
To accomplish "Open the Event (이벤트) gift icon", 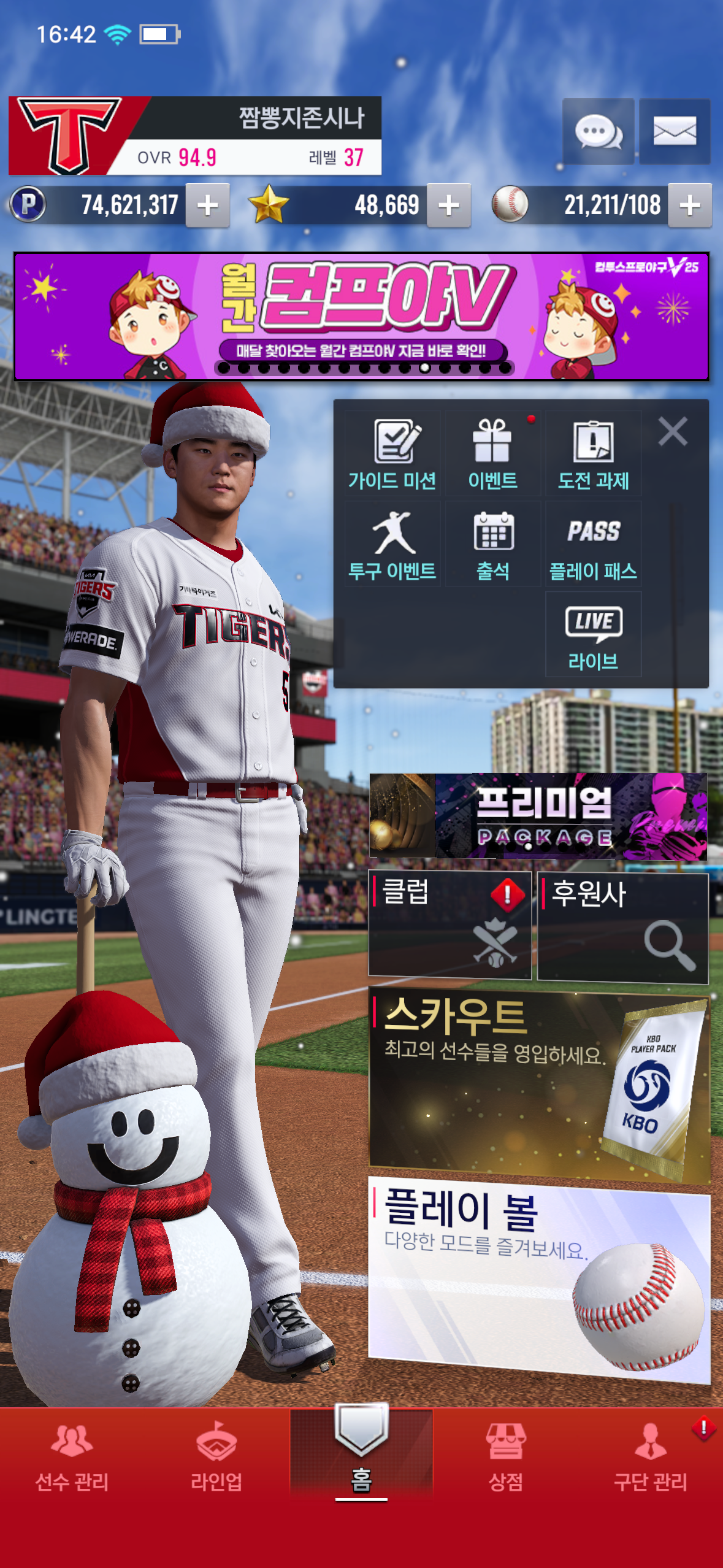I will click(493, 454).
